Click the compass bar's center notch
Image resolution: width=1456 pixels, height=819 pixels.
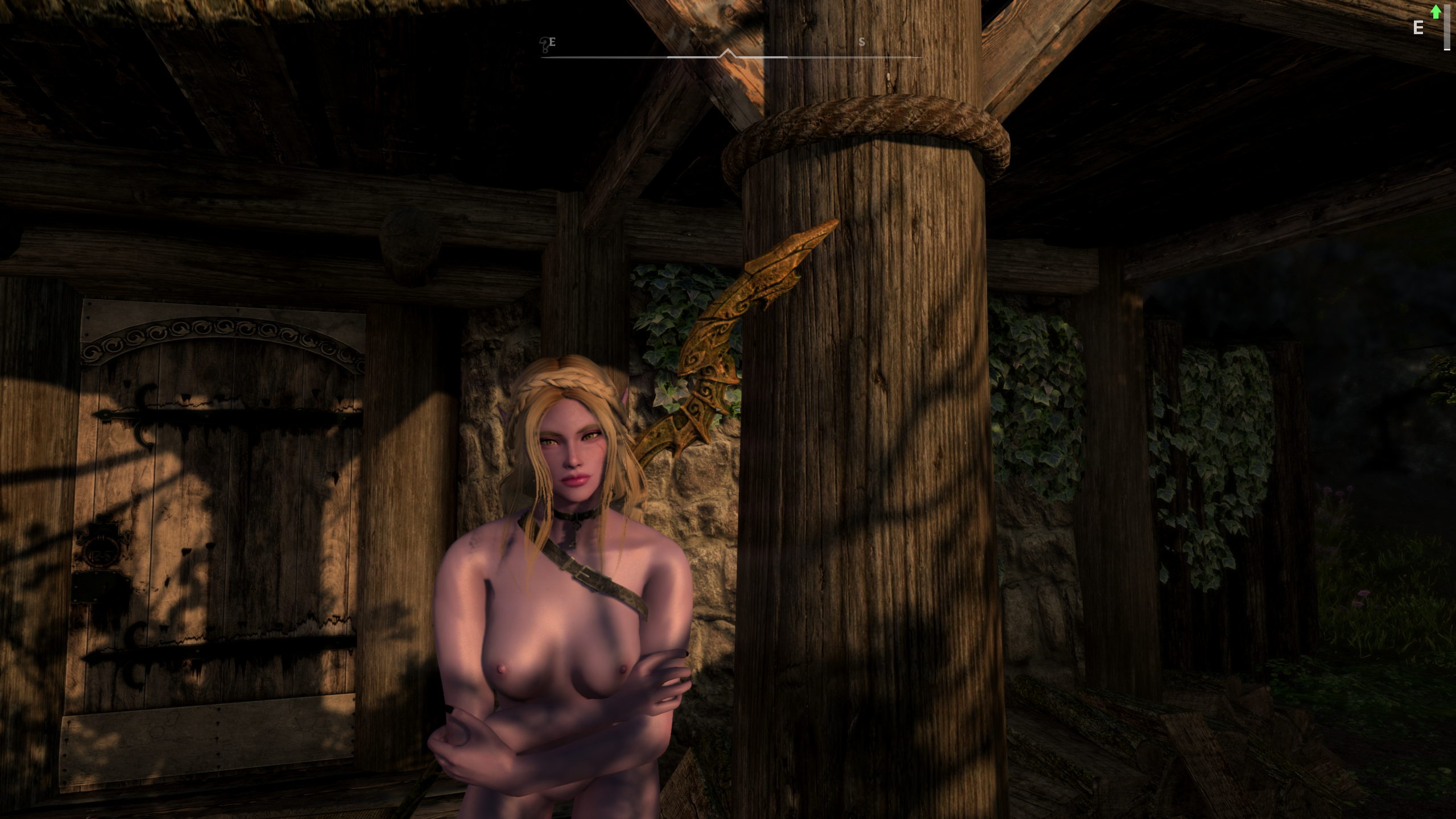click(727, 54)
